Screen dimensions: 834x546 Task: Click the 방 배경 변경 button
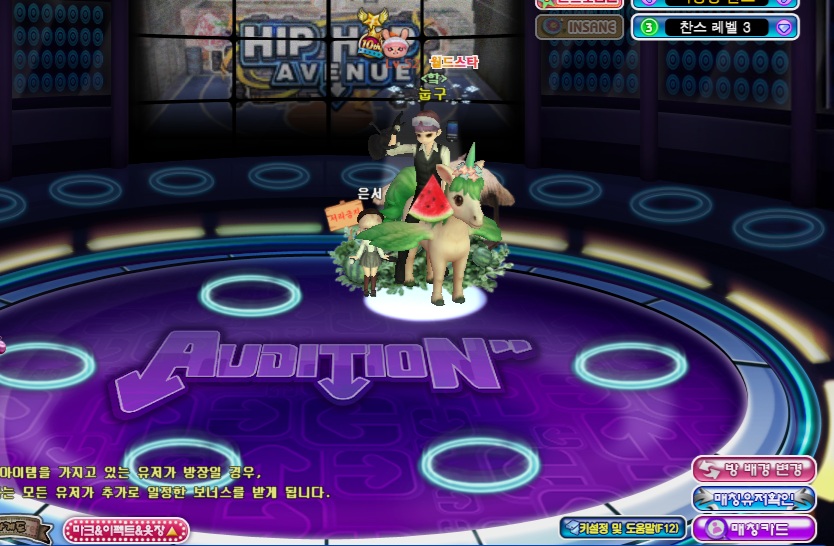(x=753, y=469)
